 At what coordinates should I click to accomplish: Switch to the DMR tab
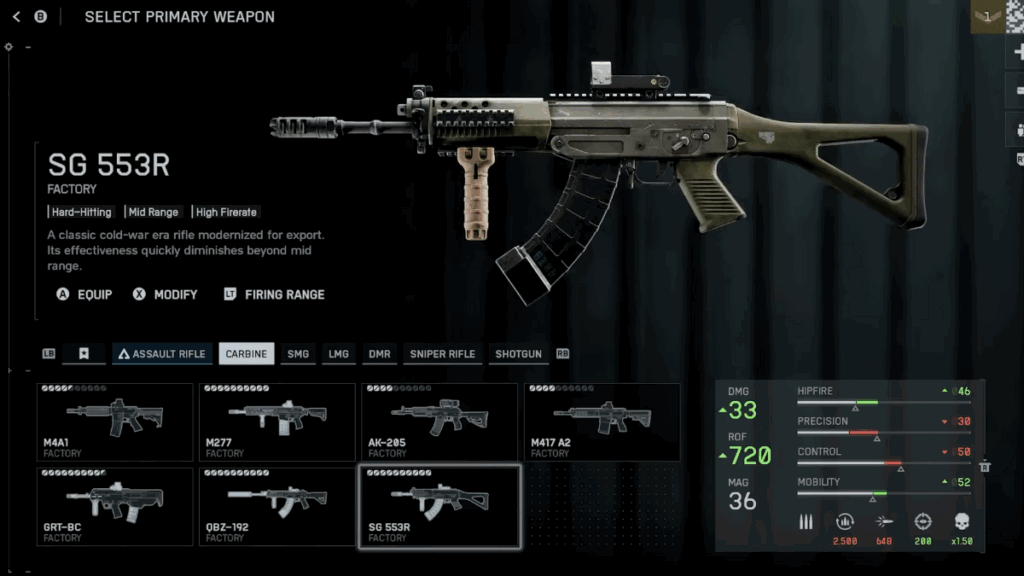(x=379, y=354)
